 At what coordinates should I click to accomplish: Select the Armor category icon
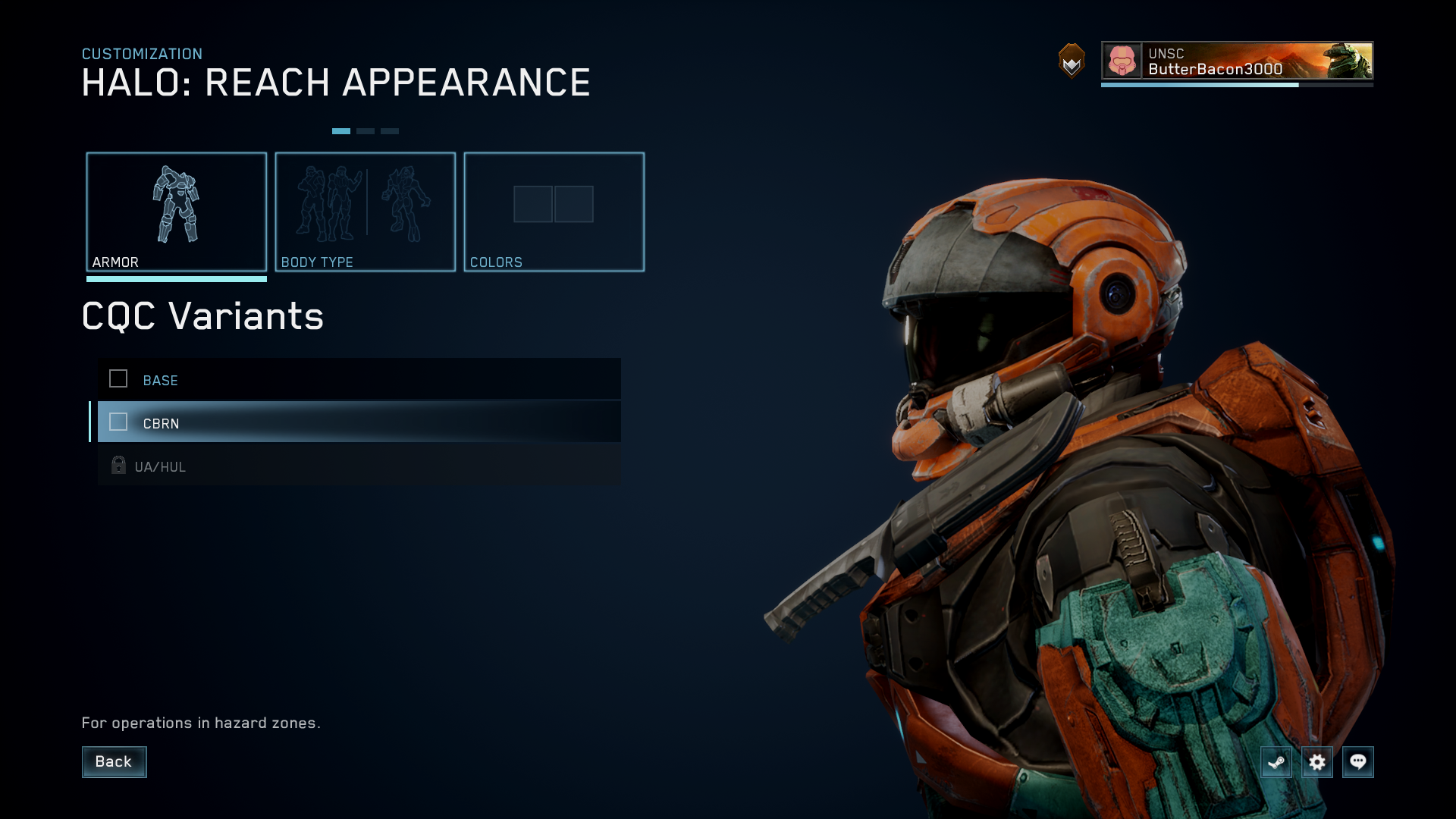coord(177,205)
